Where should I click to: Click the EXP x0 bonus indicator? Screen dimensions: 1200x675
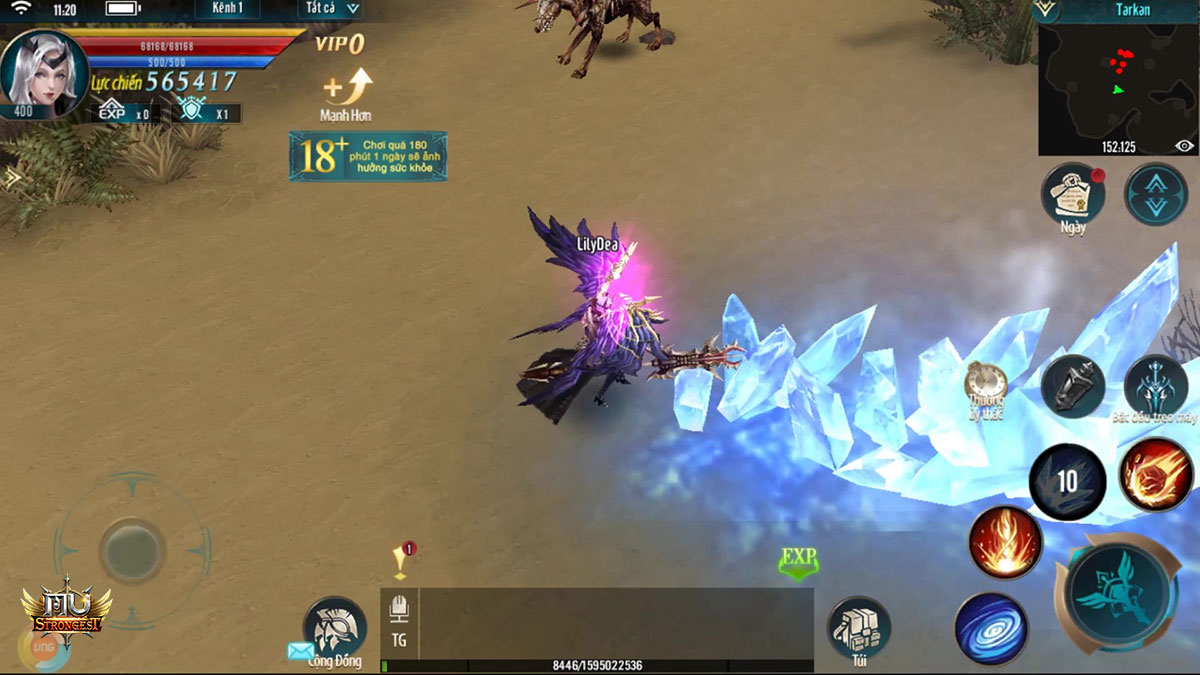click(125, 113)
